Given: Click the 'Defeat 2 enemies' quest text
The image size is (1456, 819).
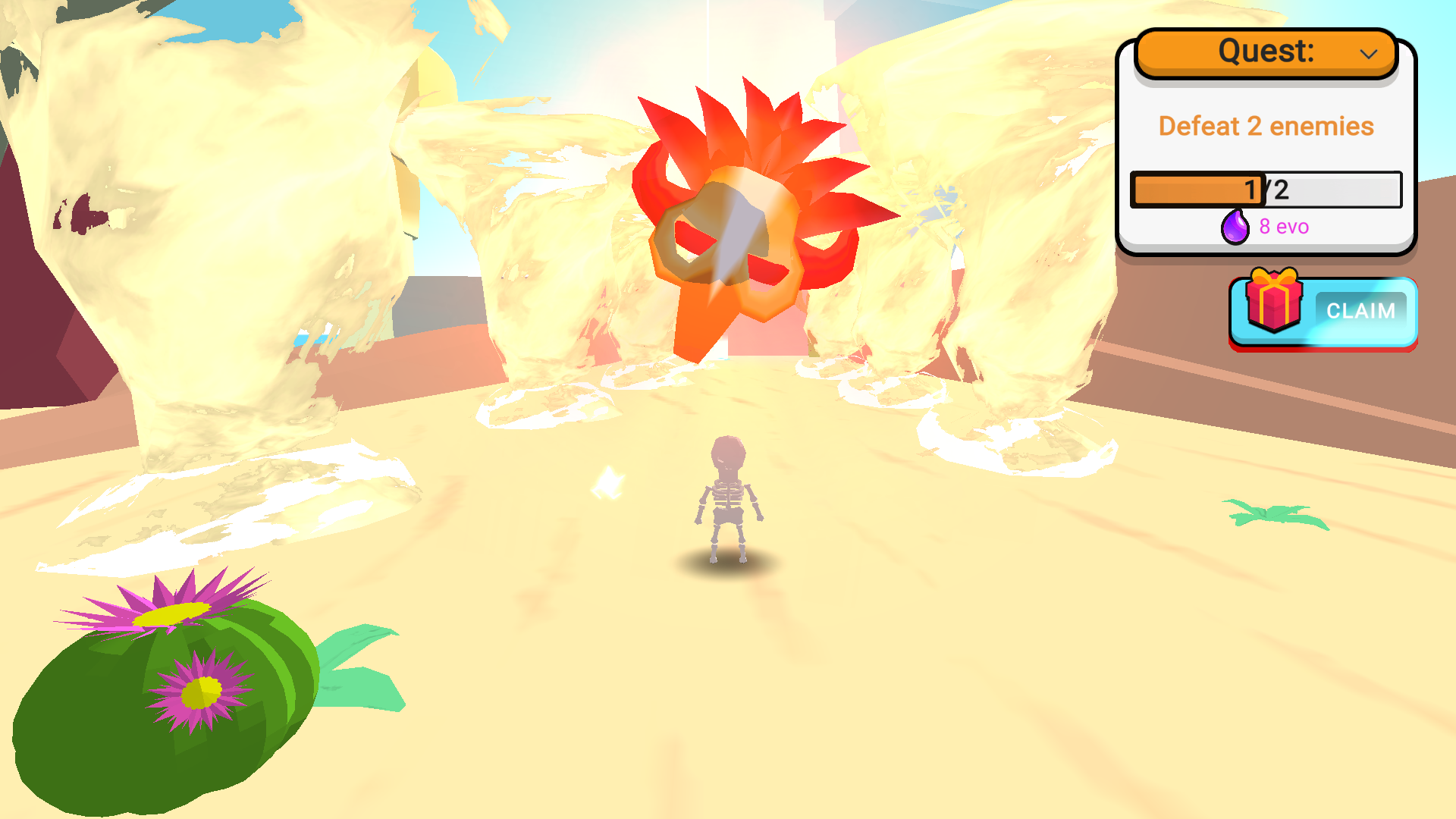Looking at the screenshot, I should pos(1266,126).
